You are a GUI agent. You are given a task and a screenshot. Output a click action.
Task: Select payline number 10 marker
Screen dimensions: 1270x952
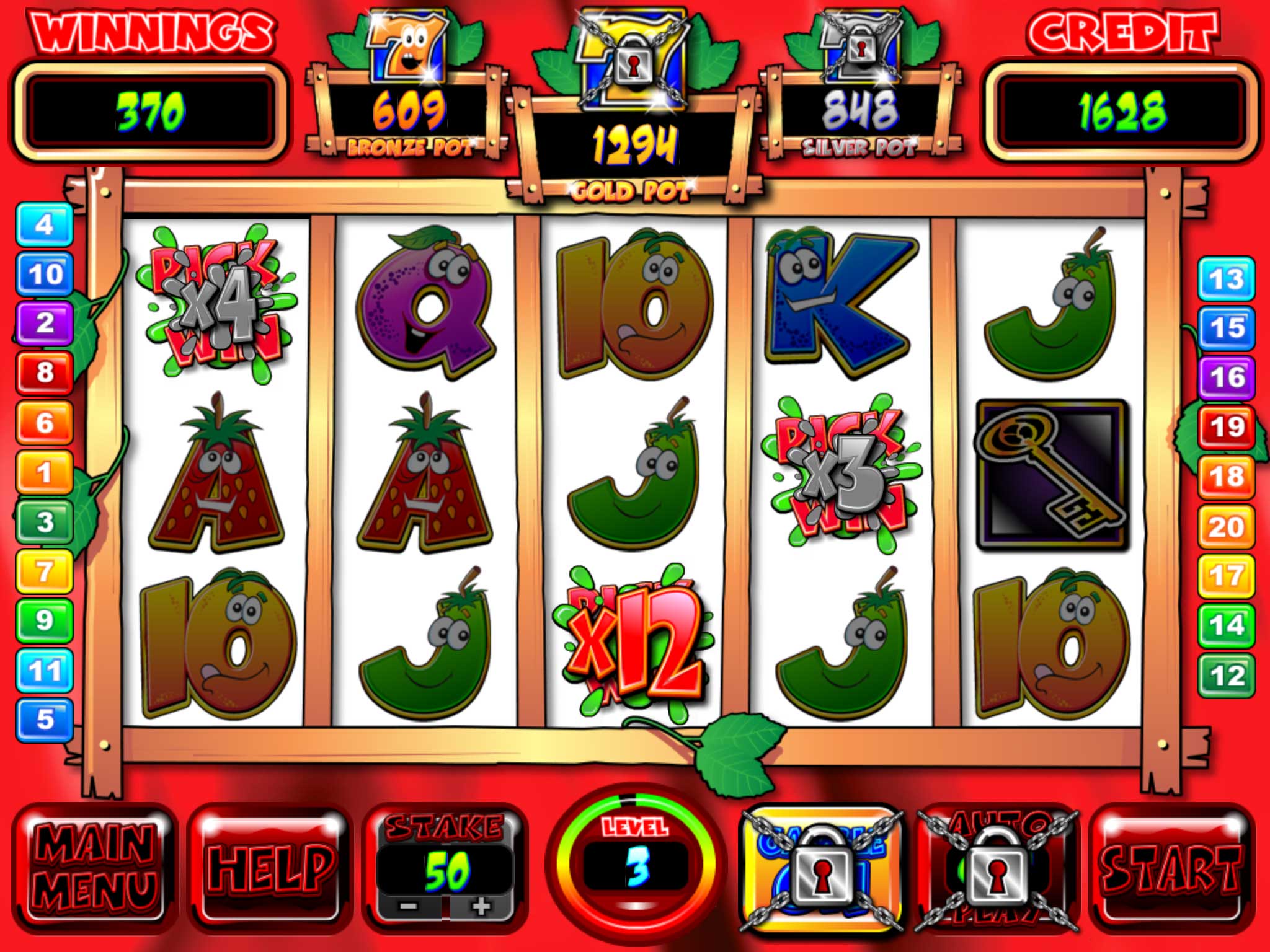pyautogui.click(x=44, y=274)
